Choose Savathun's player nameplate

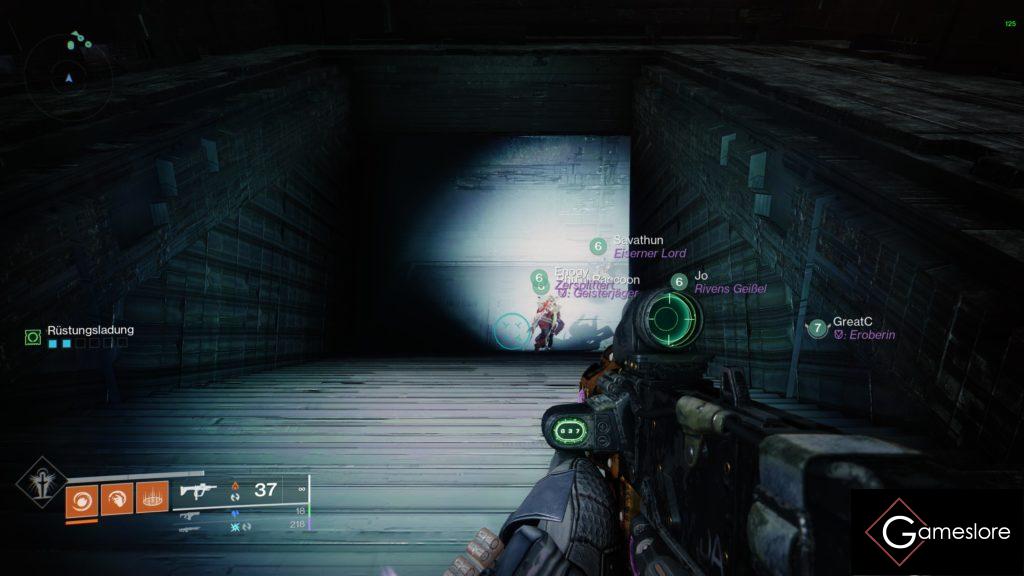pos(636,247)
